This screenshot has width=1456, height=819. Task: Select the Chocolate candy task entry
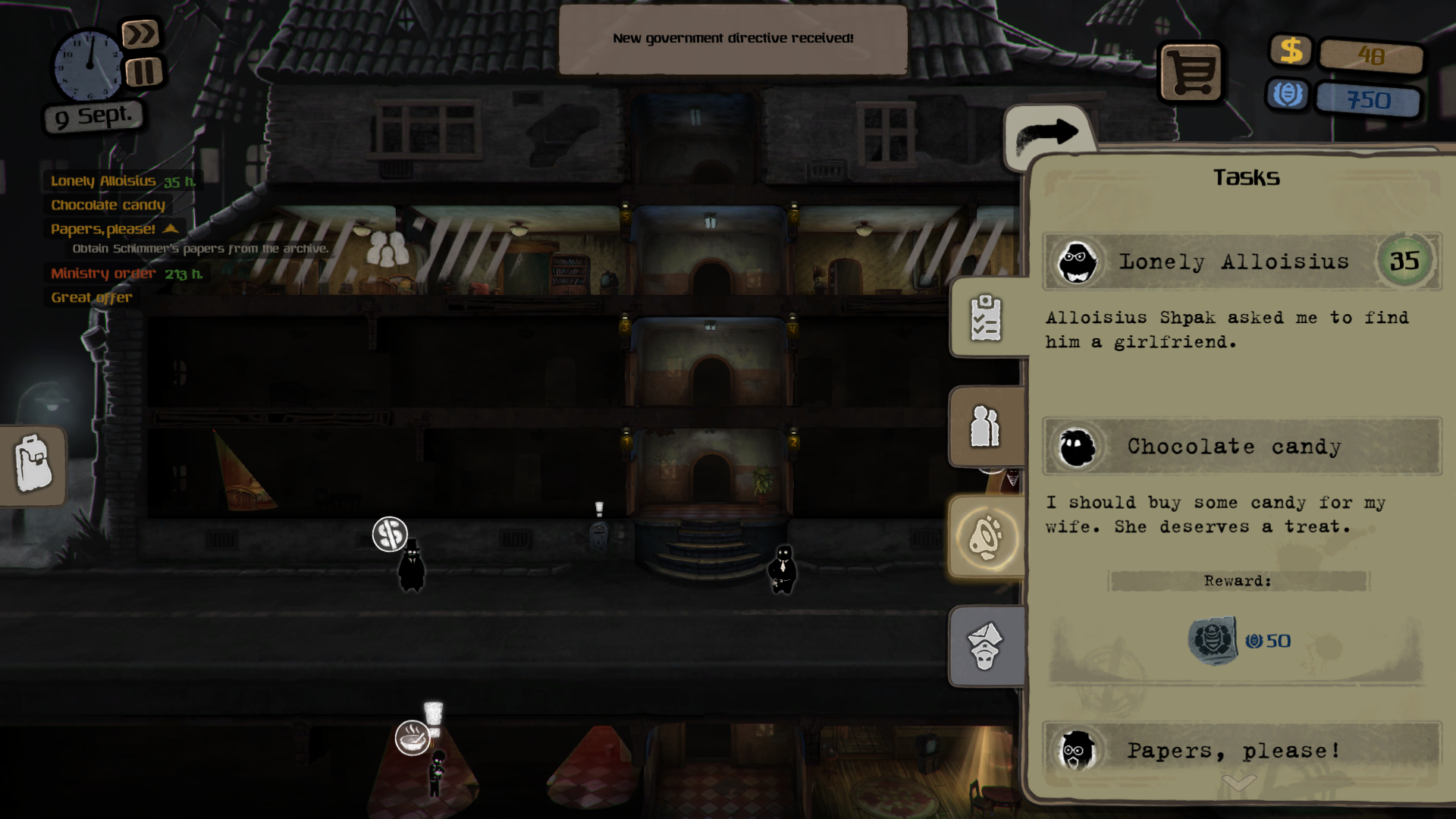click(1233, 447)
